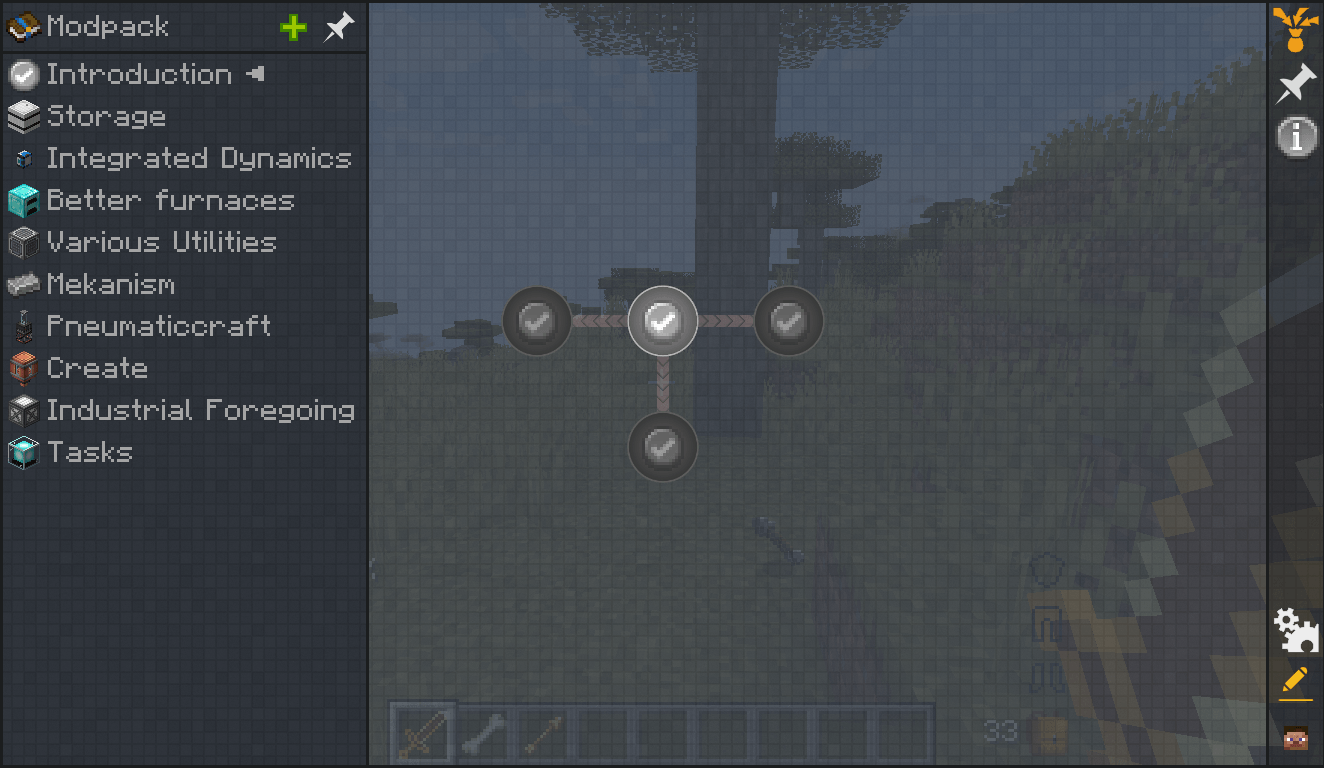The image size is (1324, 768).
Task: Open the Industrial Foregoing chapter
Action: 200,410
